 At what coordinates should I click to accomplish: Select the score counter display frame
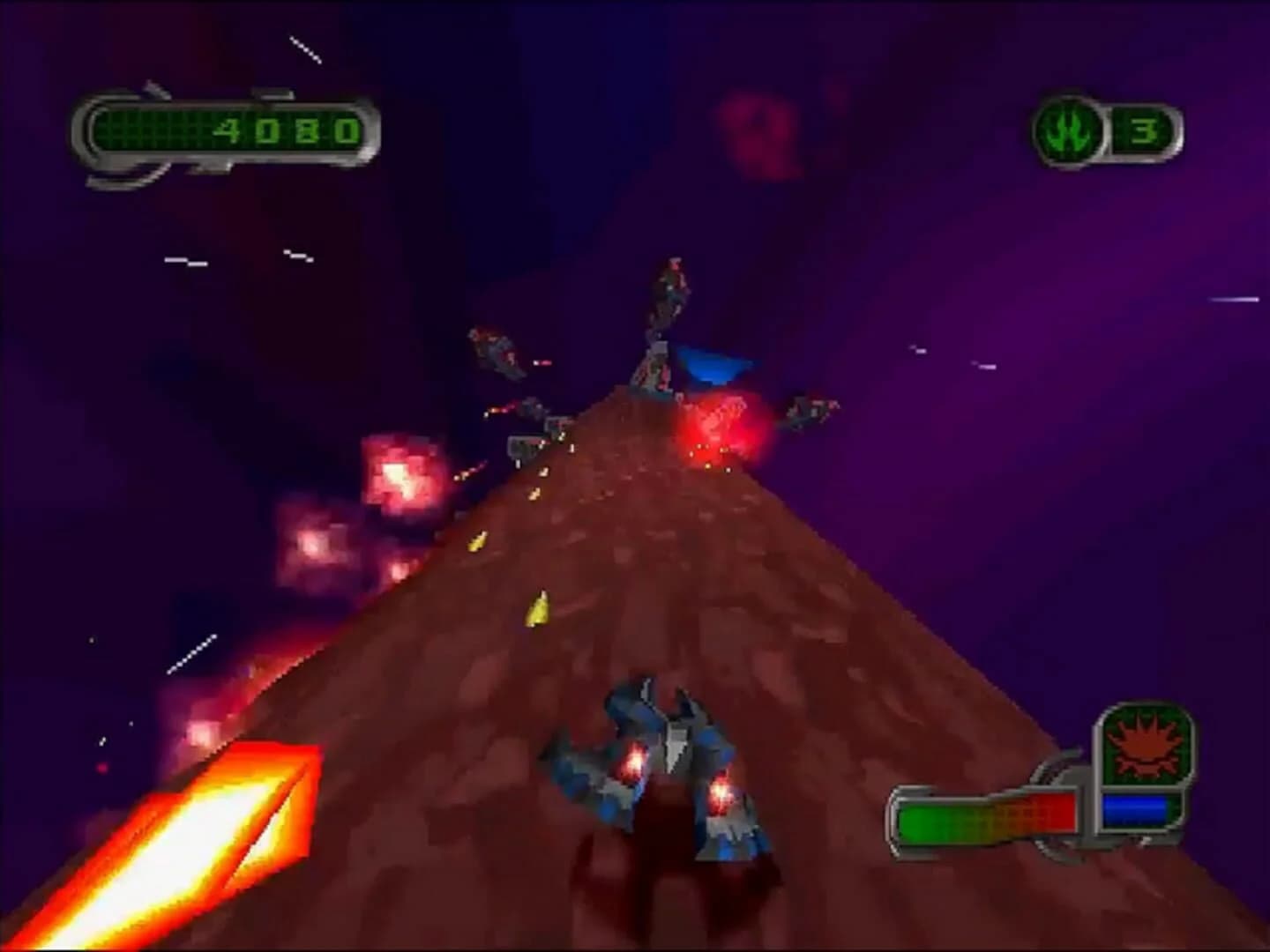pos(225,130)
